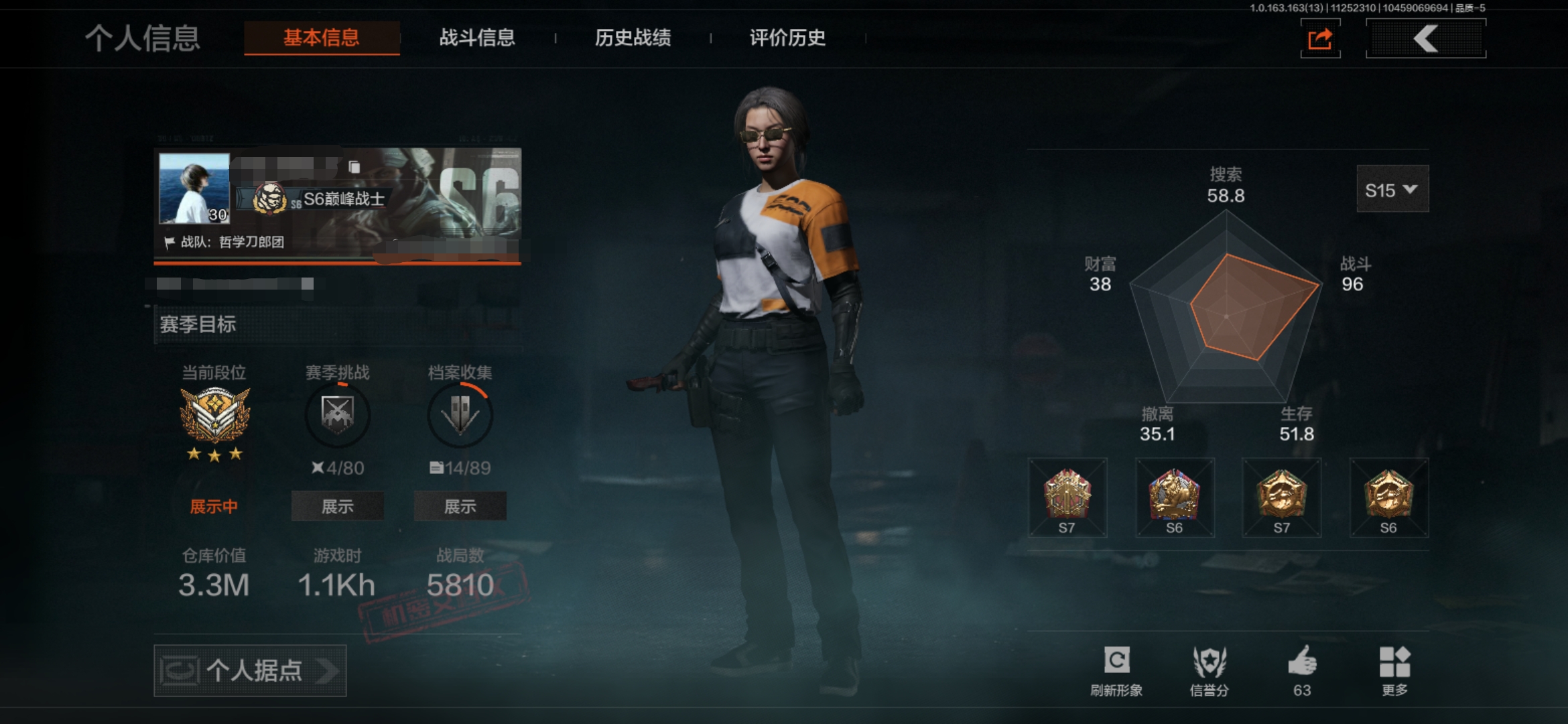Switch to the 基本信息 tab
1568x724 pixels.
tap(322, 38)
